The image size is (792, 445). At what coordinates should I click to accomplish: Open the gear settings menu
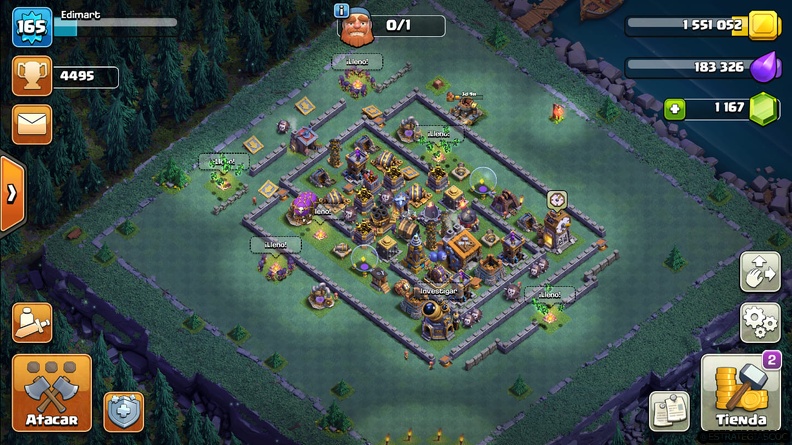coord(759,322)
